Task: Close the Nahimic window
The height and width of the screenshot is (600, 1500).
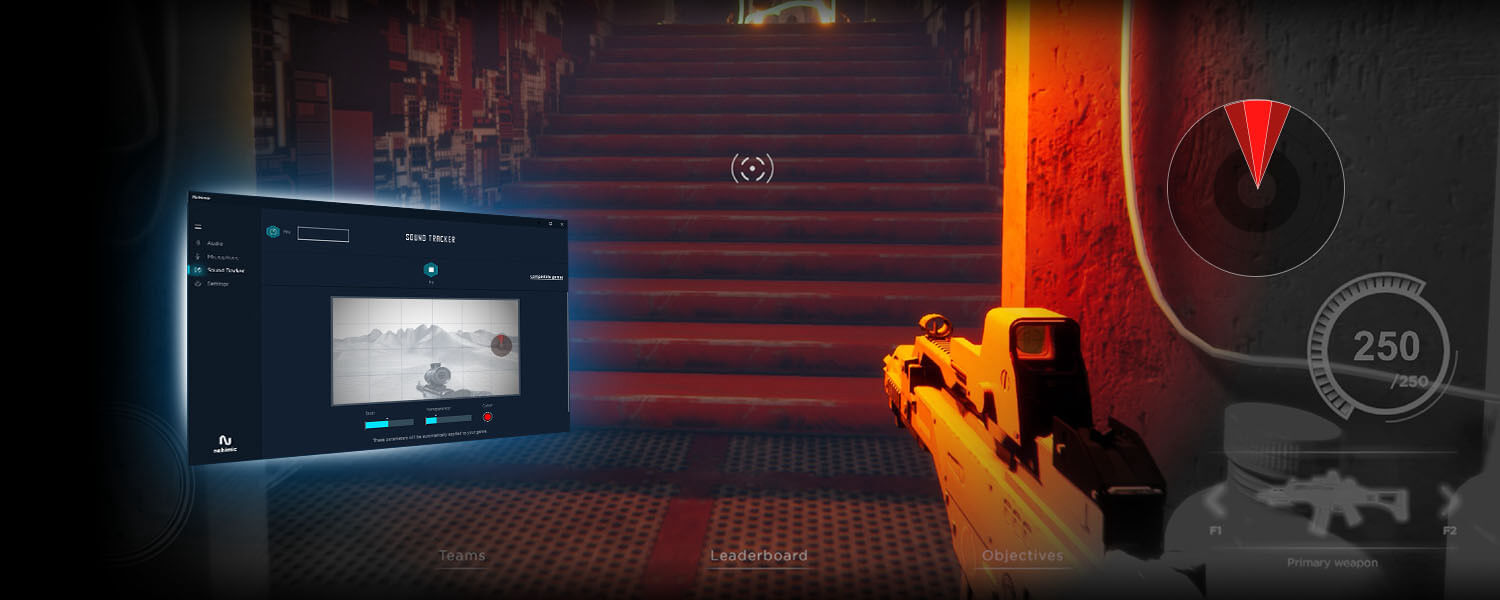Action: pos(562,223)
